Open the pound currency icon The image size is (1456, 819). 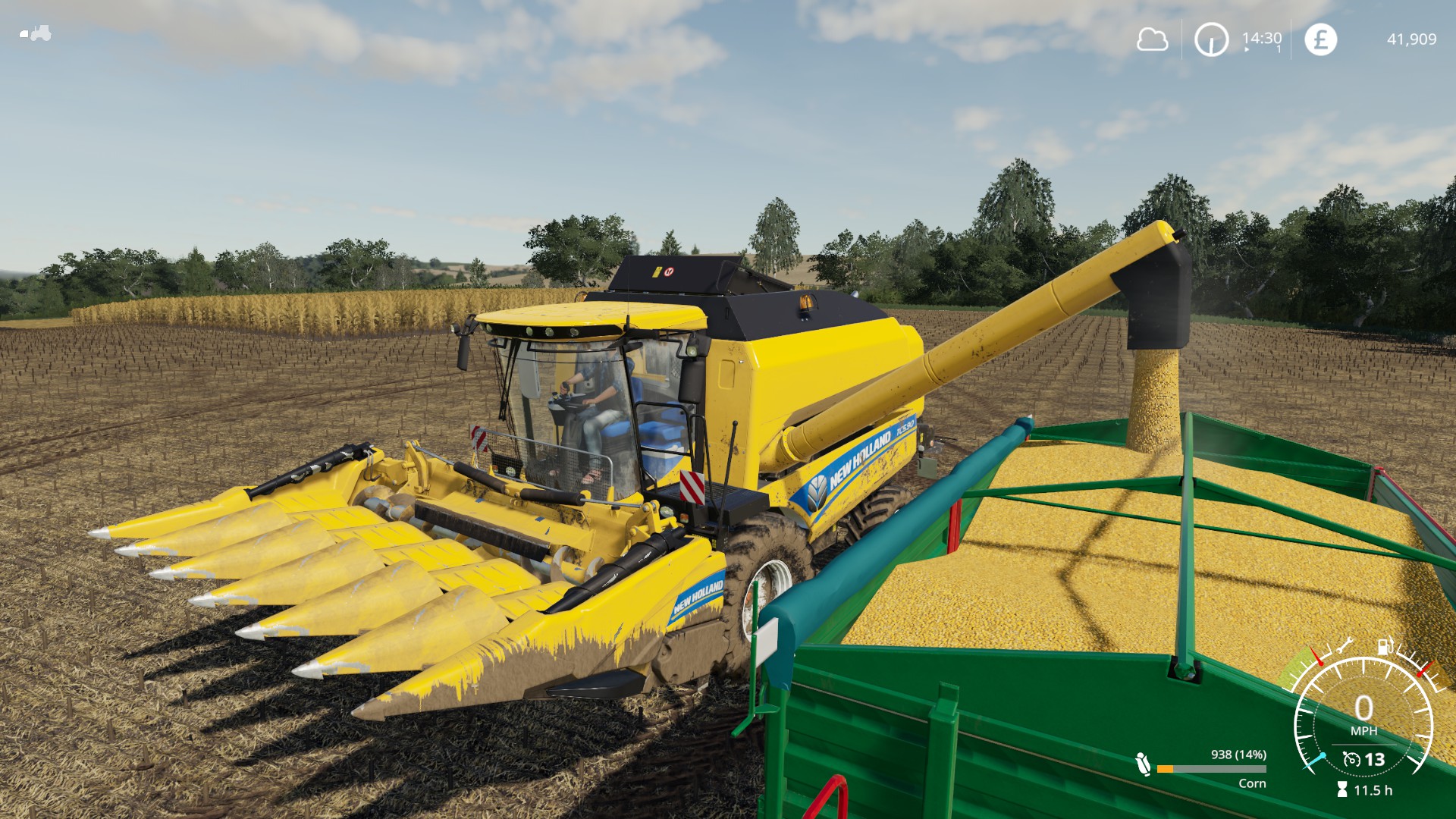pyautogui.click(x=1320, y=39)
